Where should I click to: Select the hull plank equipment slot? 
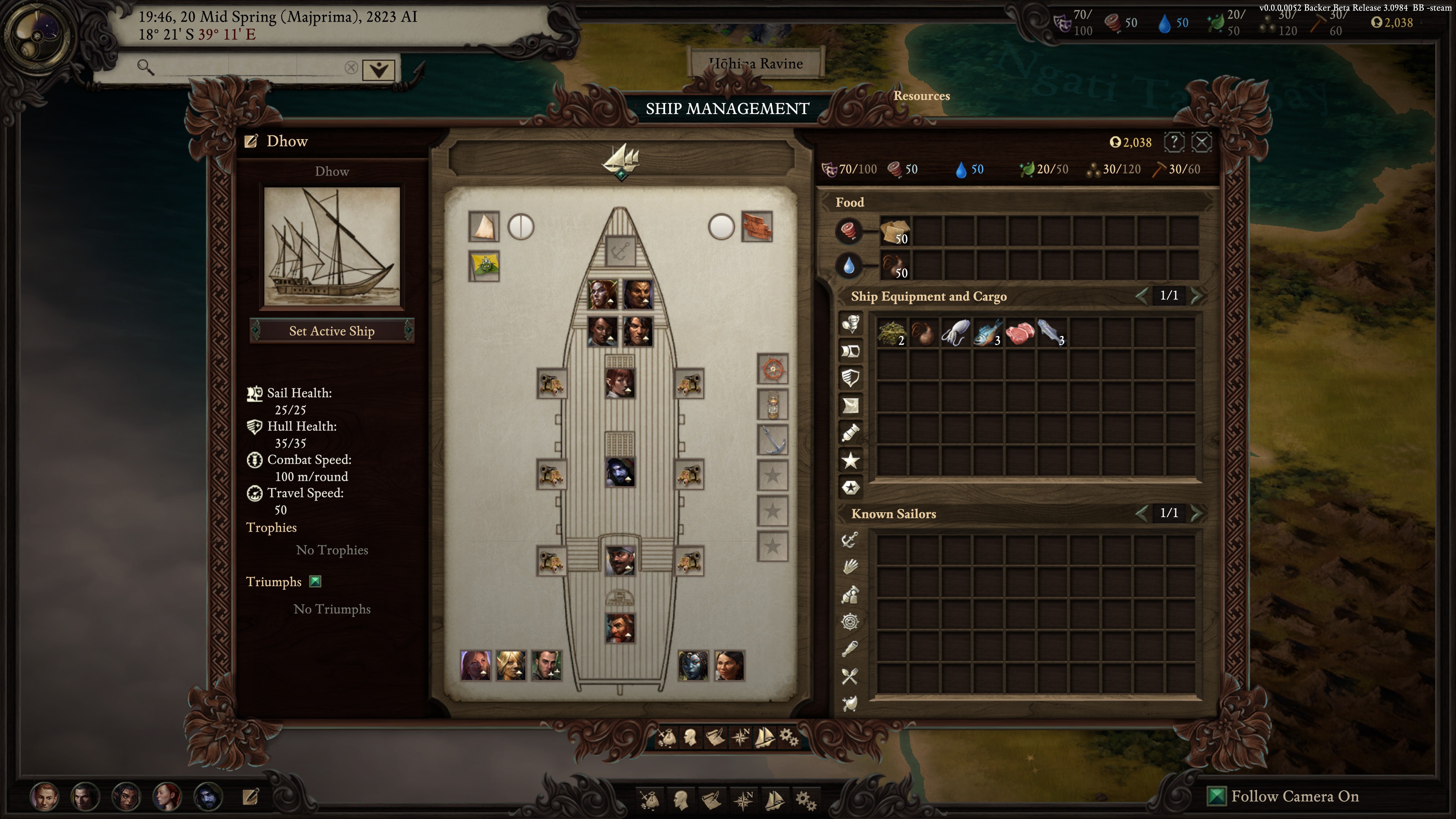pos(756,227)
